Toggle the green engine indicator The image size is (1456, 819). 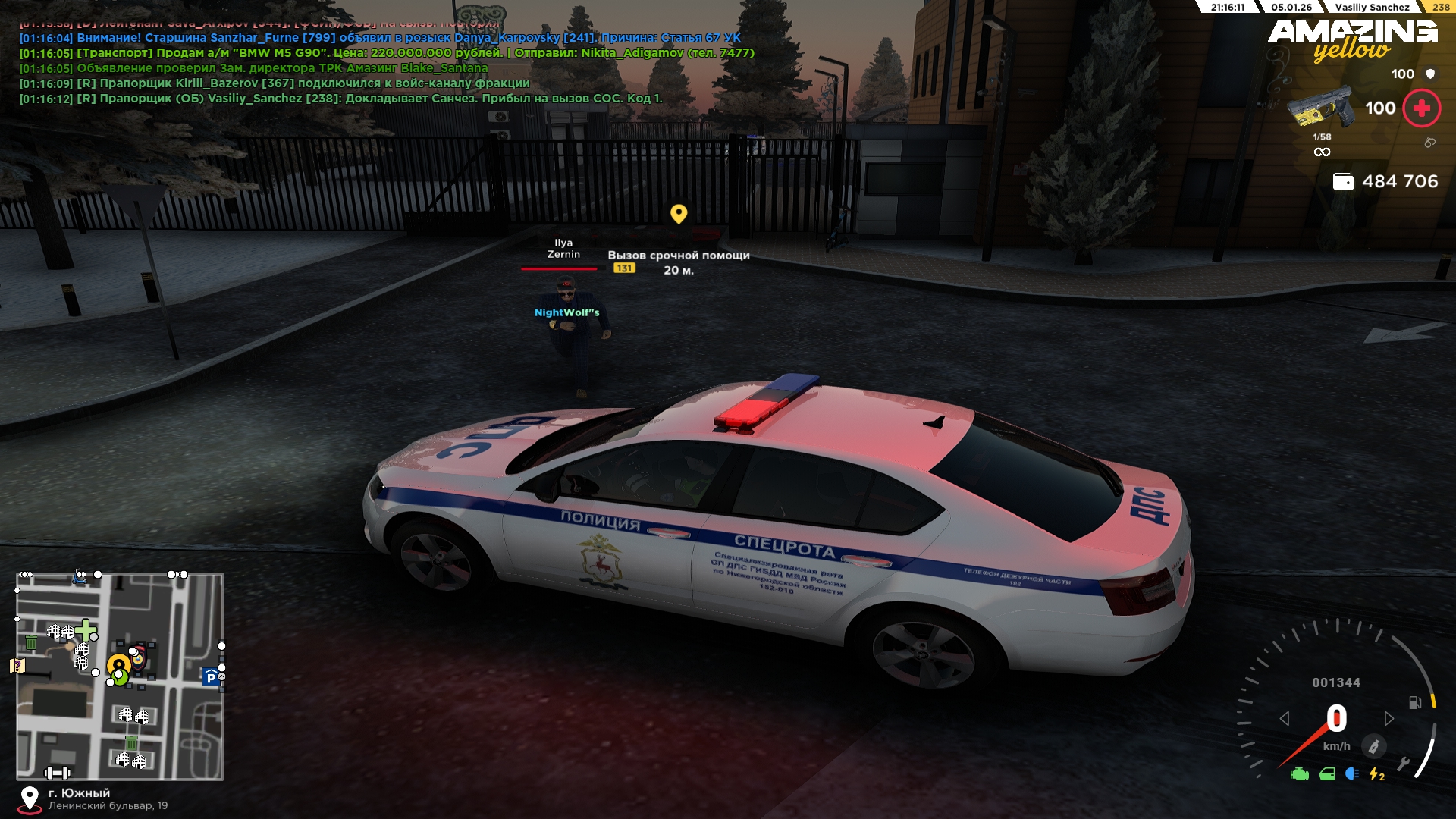tap(1300, 774)
